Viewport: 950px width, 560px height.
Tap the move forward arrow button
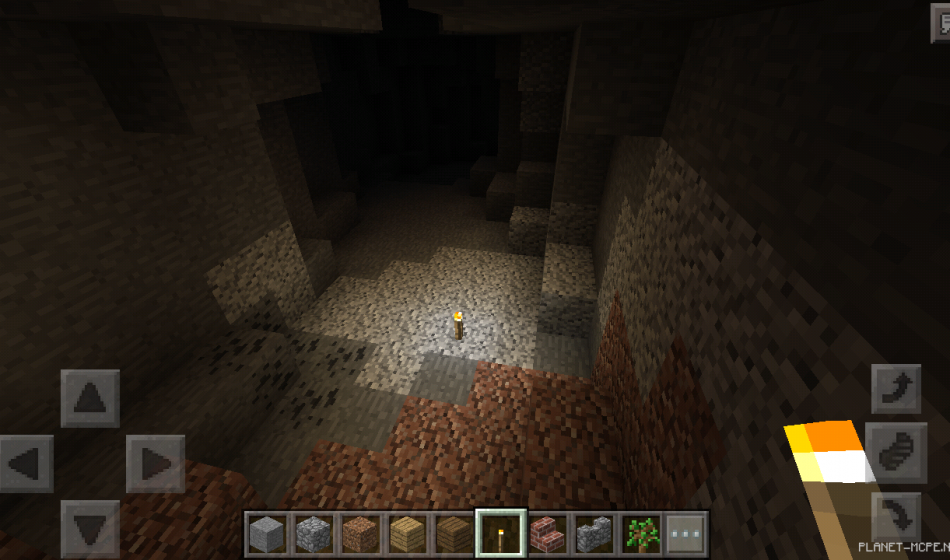coord(90,398)
